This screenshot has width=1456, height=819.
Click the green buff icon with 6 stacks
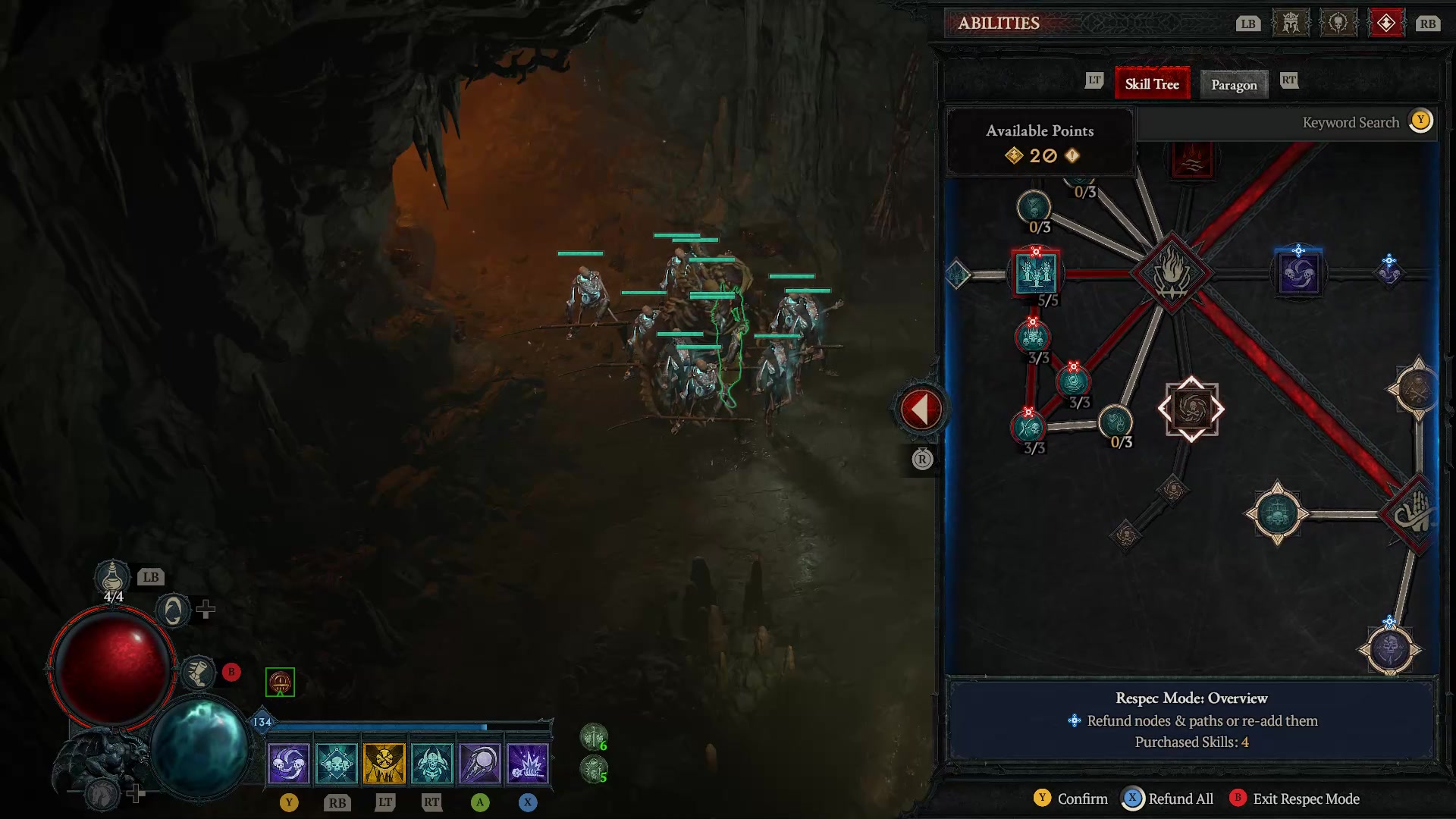point(594,734)
